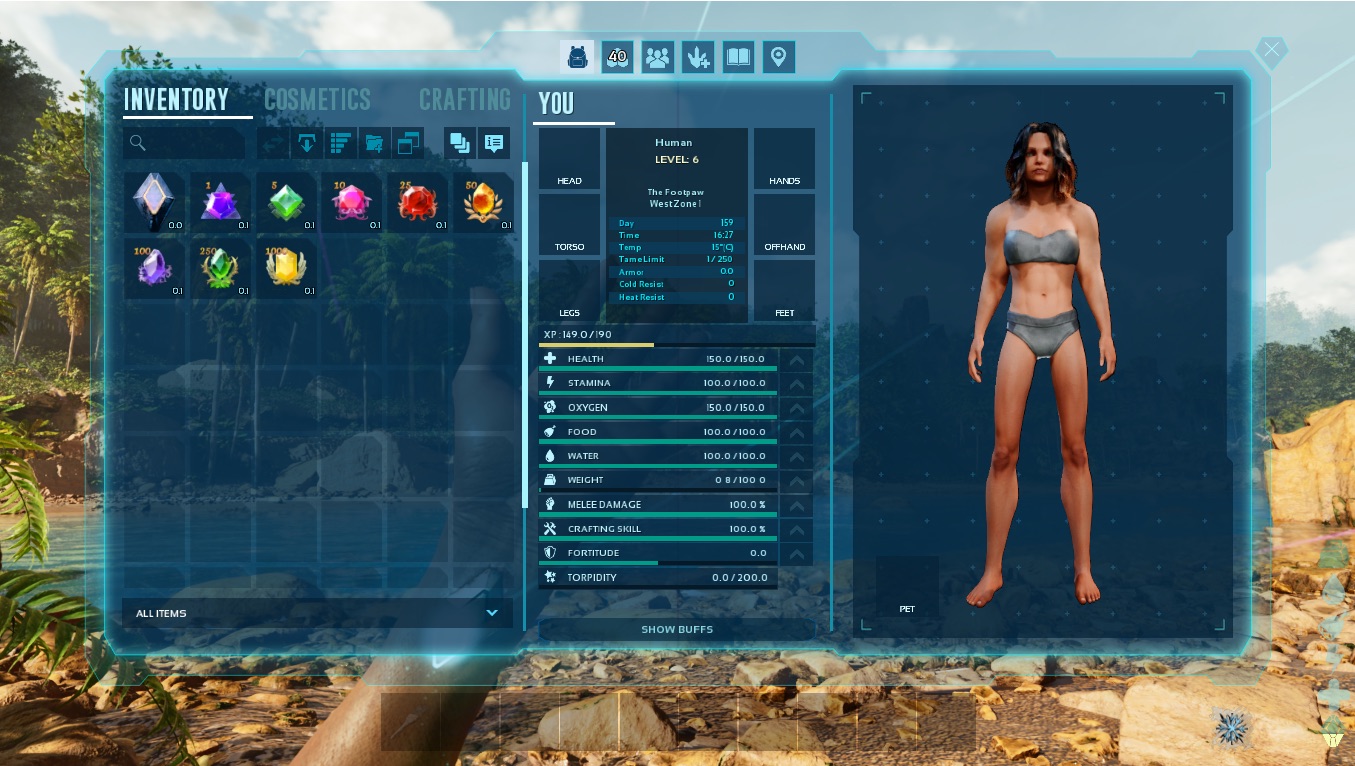Select the Head equipment slot
1355x766 pixels.
coord(569,159)
